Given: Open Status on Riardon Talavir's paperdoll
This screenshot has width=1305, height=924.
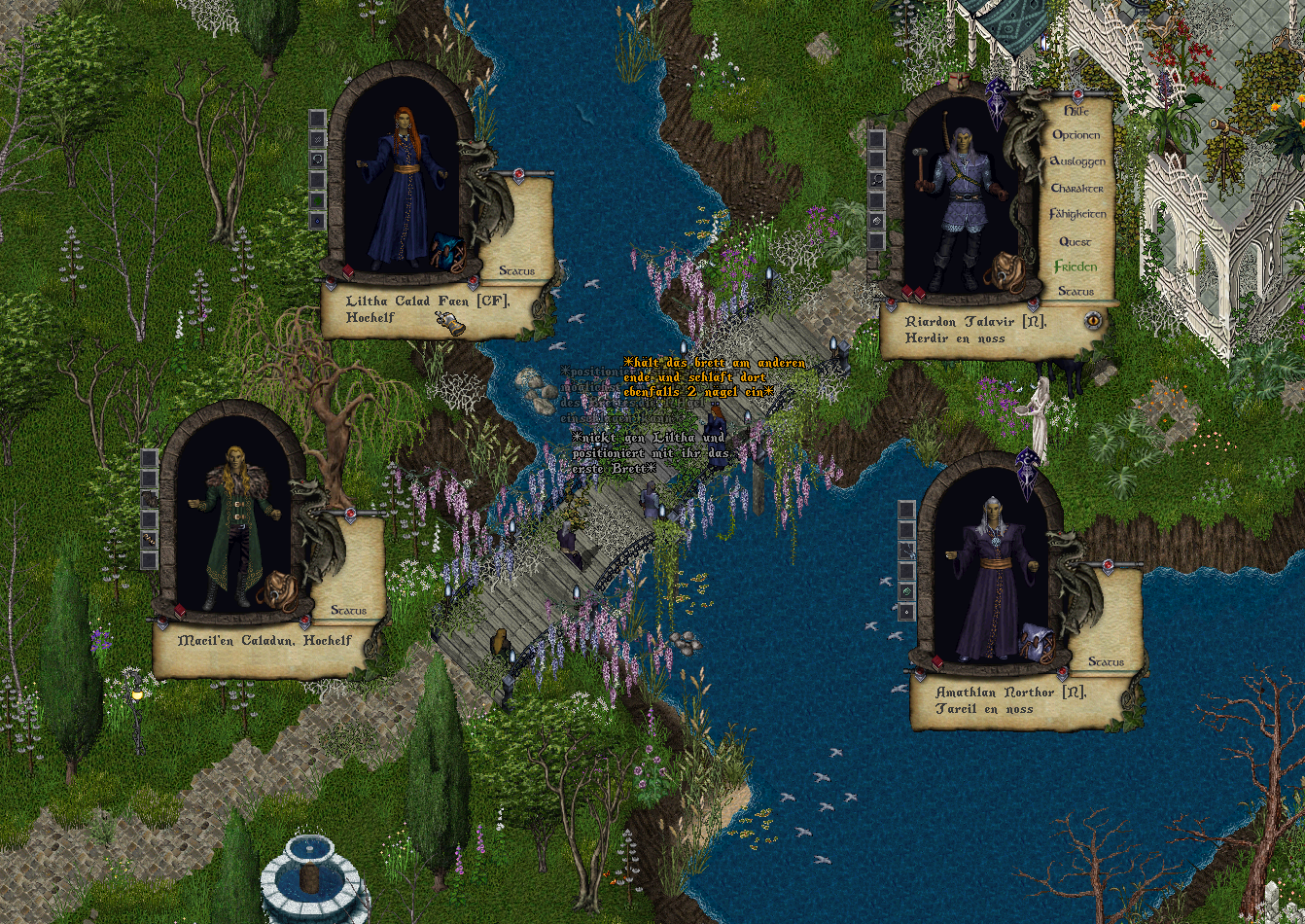Looking at the screenshot, I should point(1076,292).
